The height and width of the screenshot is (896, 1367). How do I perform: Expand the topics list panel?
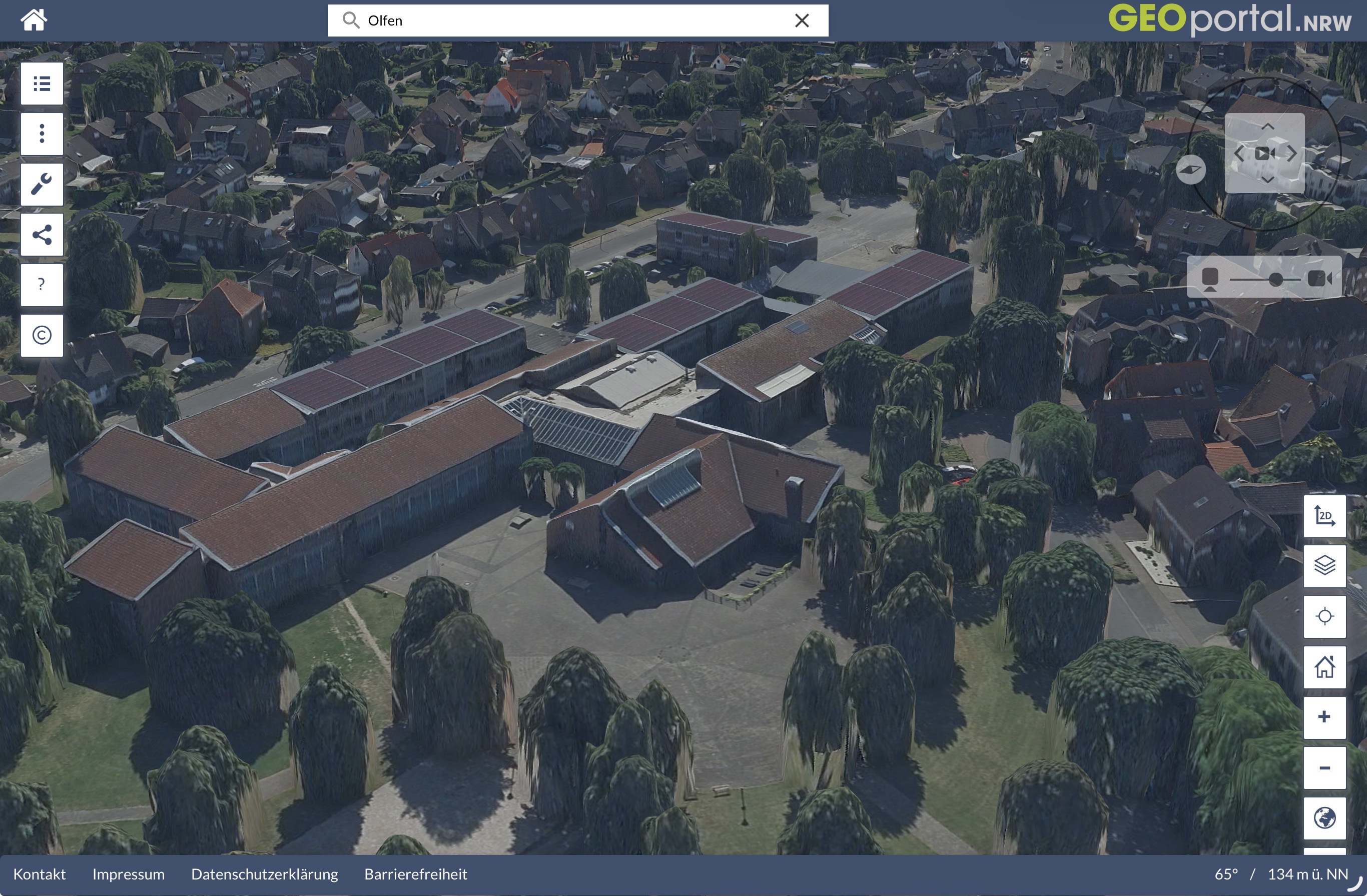pyautogui.click(x=42, y=83)
